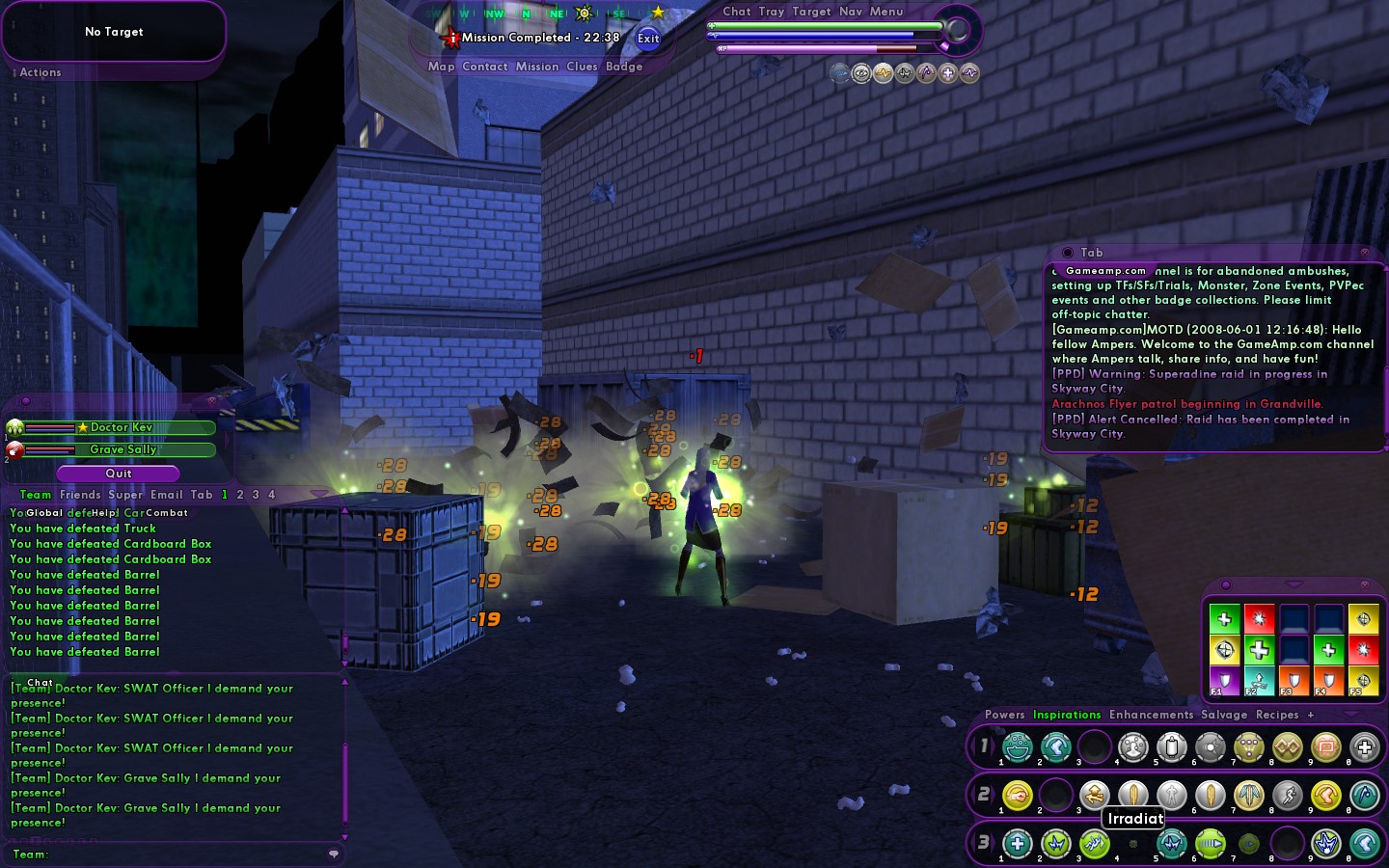The image size is (1389, 868).
Task: Switch to the Super group tab
Action: (x=125, y=495)
